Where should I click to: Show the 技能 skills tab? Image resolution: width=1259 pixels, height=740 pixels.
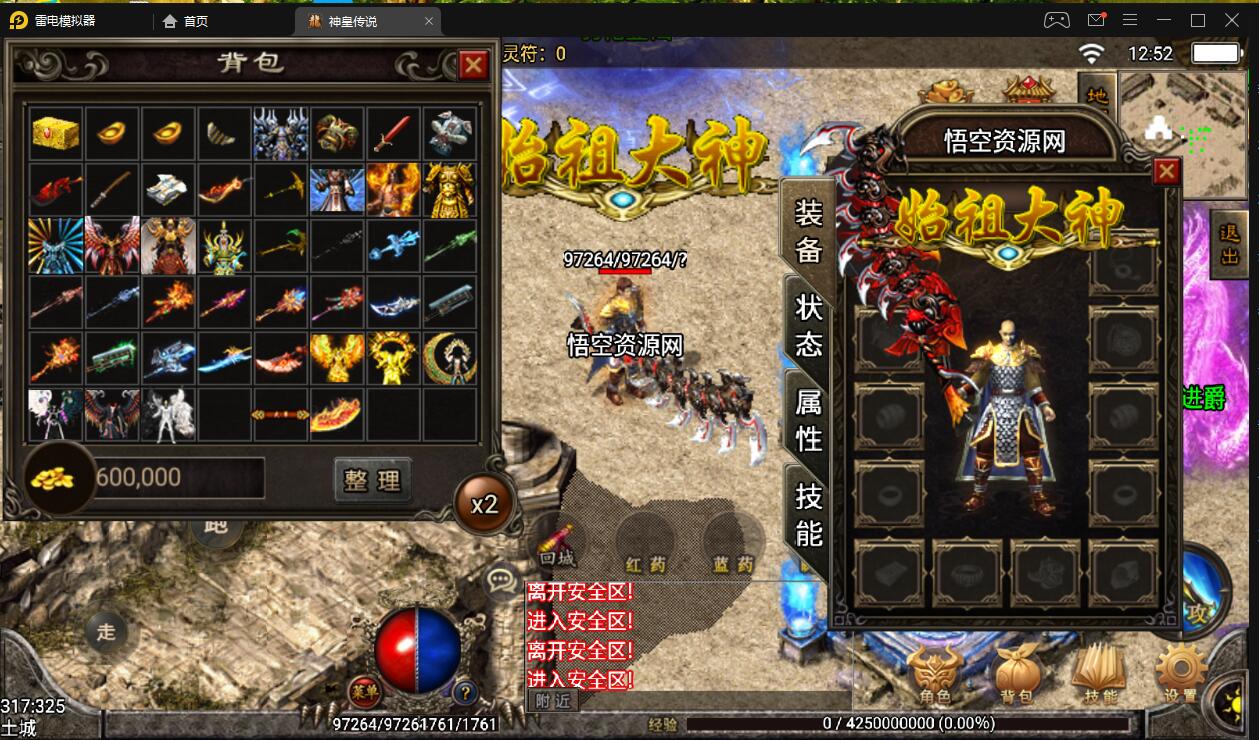coord(808,514)
